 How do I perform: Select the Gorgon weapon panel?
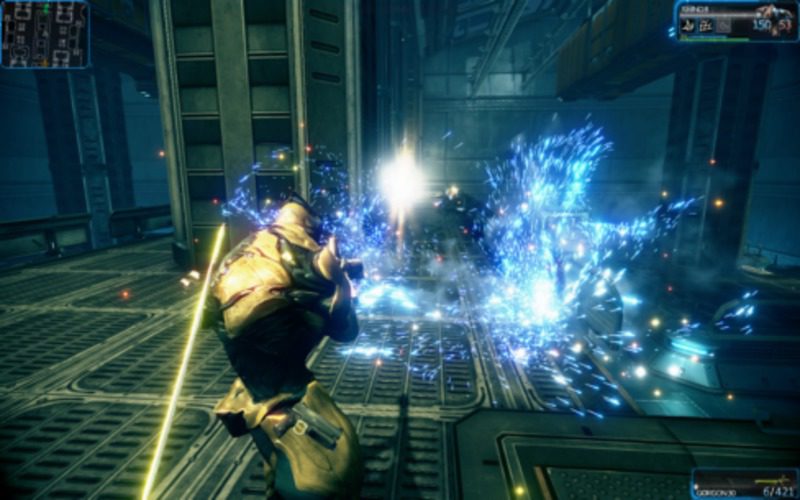click(745, 484)
